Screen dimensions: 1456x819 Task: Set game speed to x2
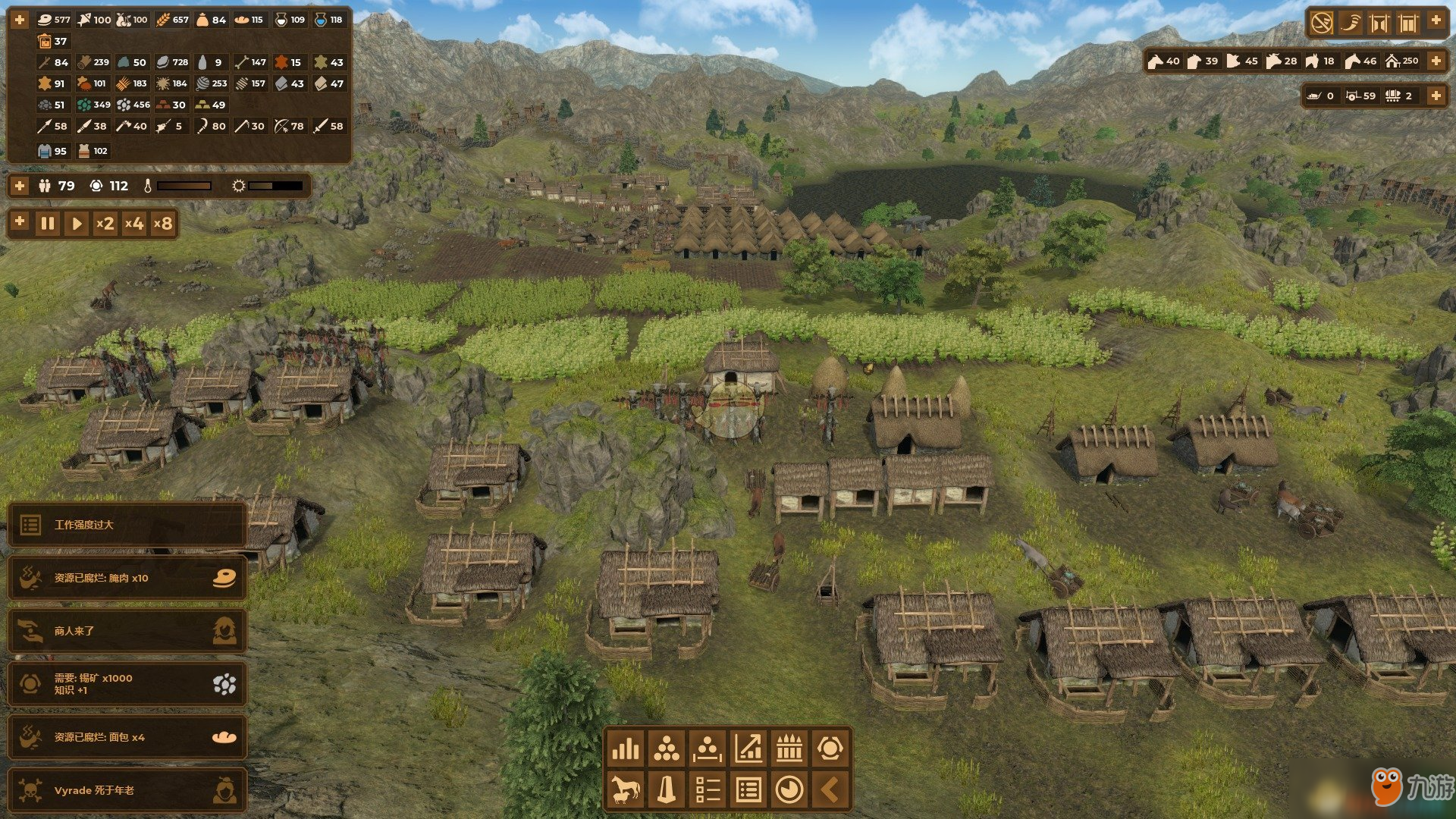(x=105, y=224)
